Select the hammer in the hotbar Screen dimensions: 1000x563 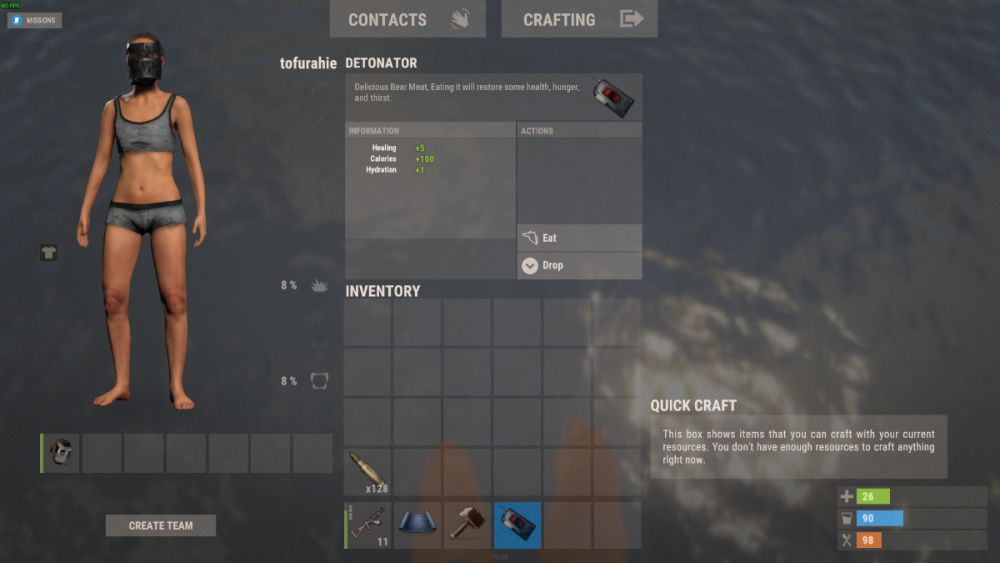pyautogui.click(x=467, y=525)
